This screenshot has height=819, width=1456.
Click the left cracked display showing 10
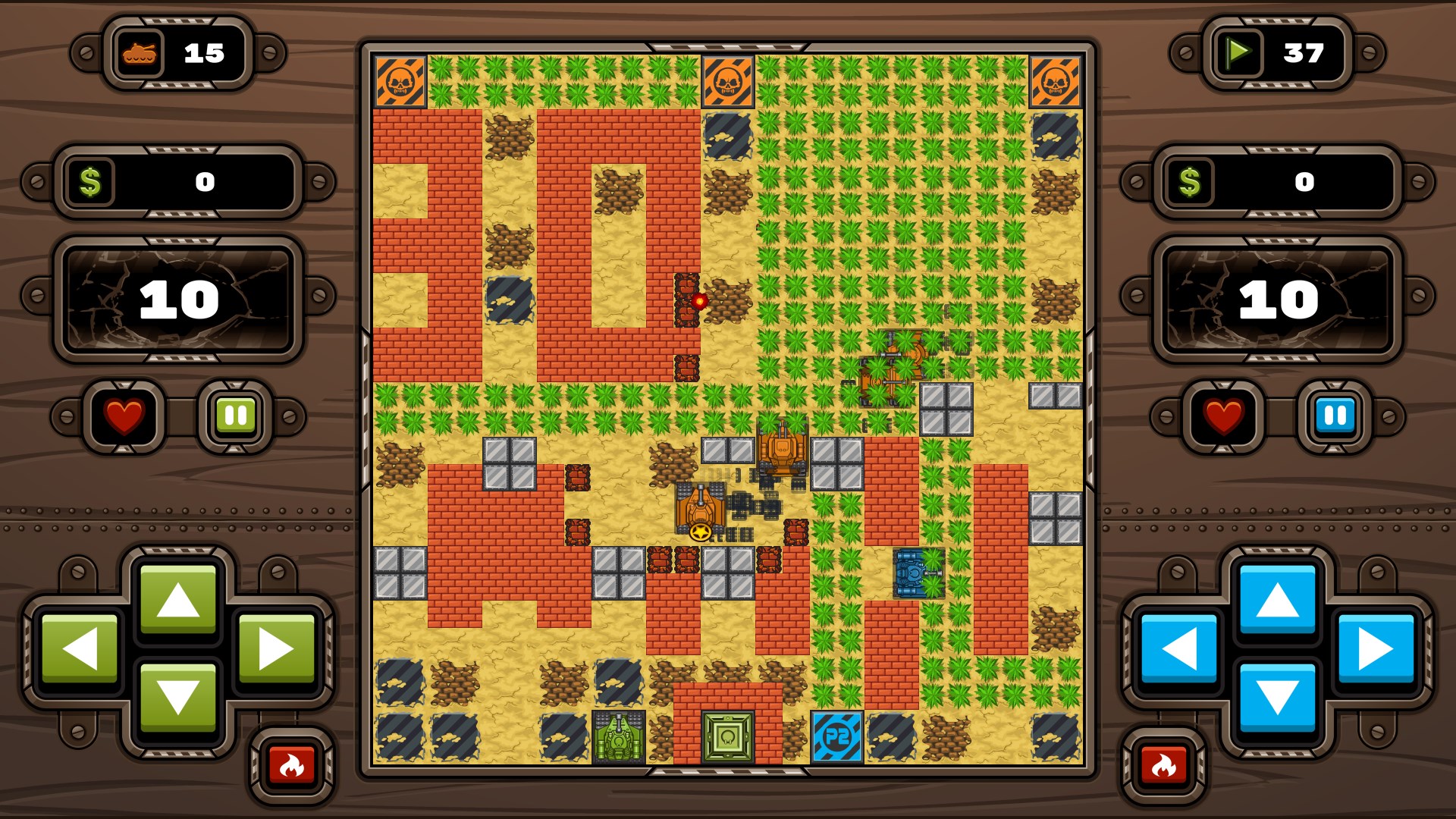coord(177,298)
